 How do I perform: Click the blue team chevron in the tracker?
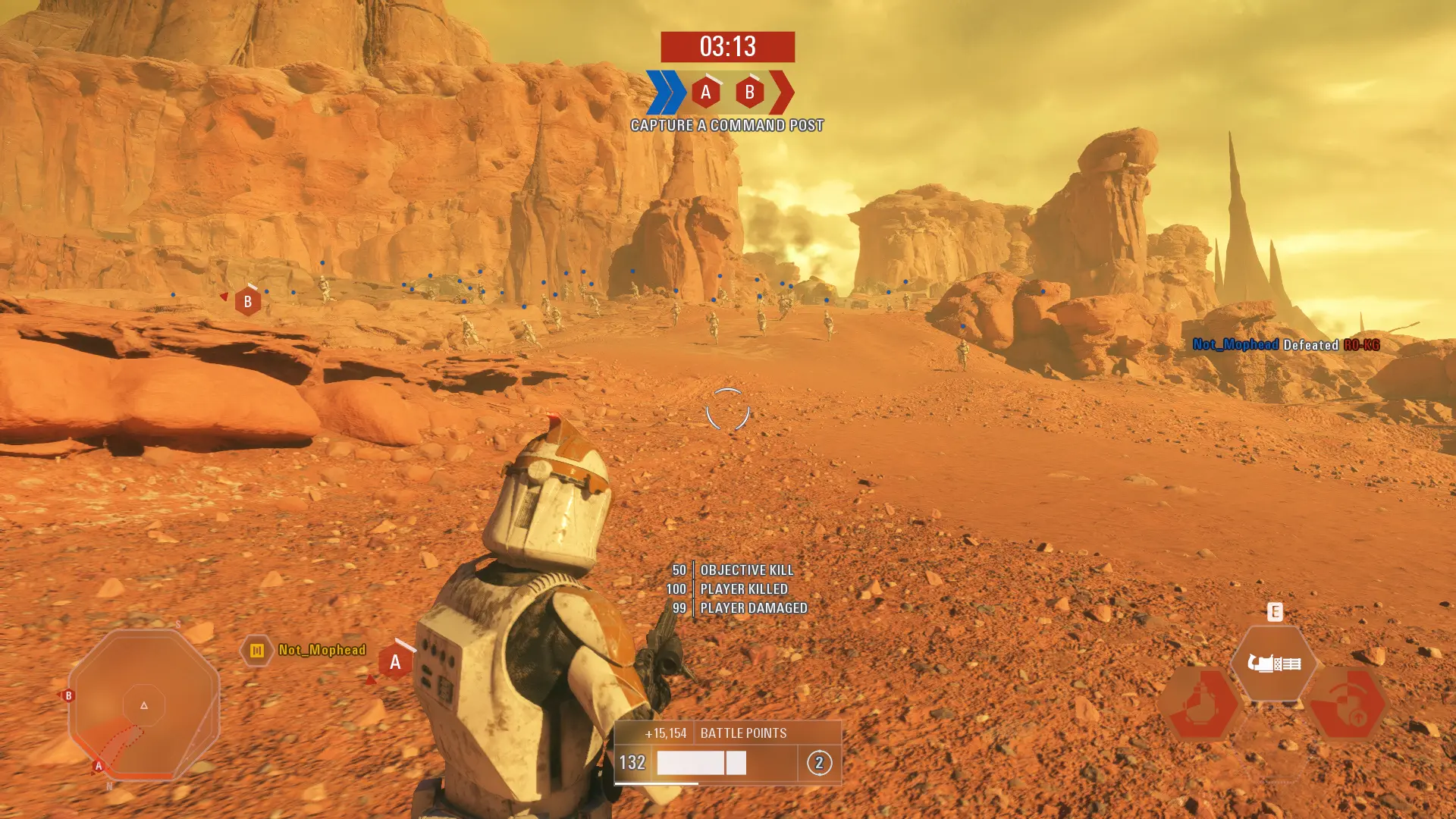click(x=665, y=93)
